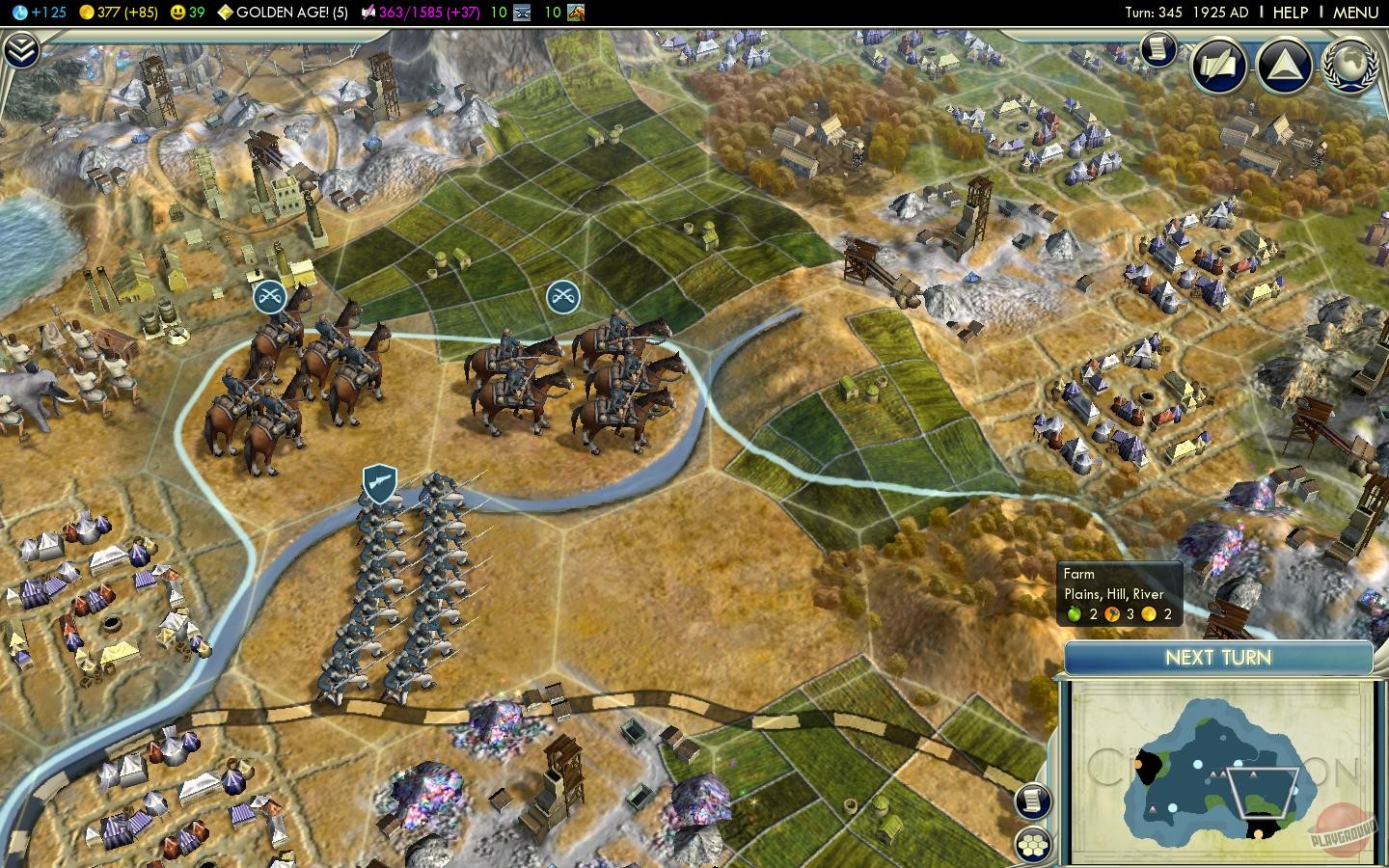Select the infantry unit by its rifle shield flag
The image size is (1389, 868).
380,484
